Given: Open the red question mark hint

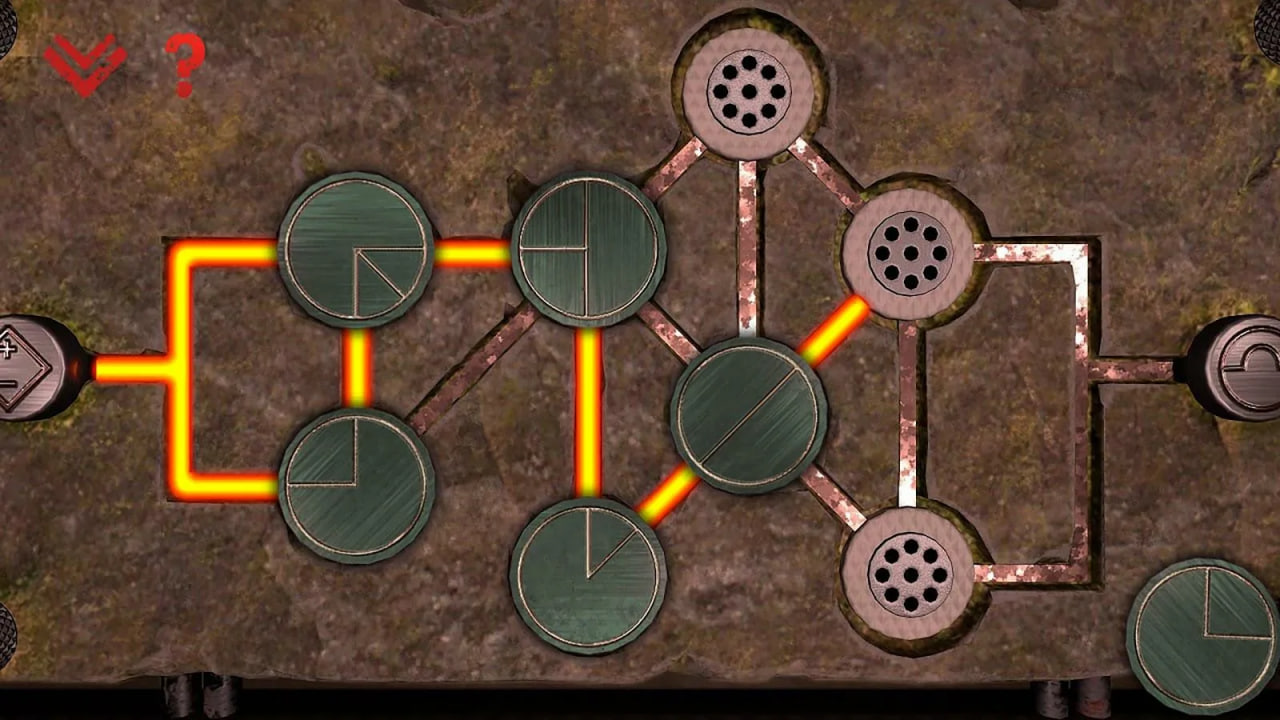Looking at the screenshot, I should 183,66.
